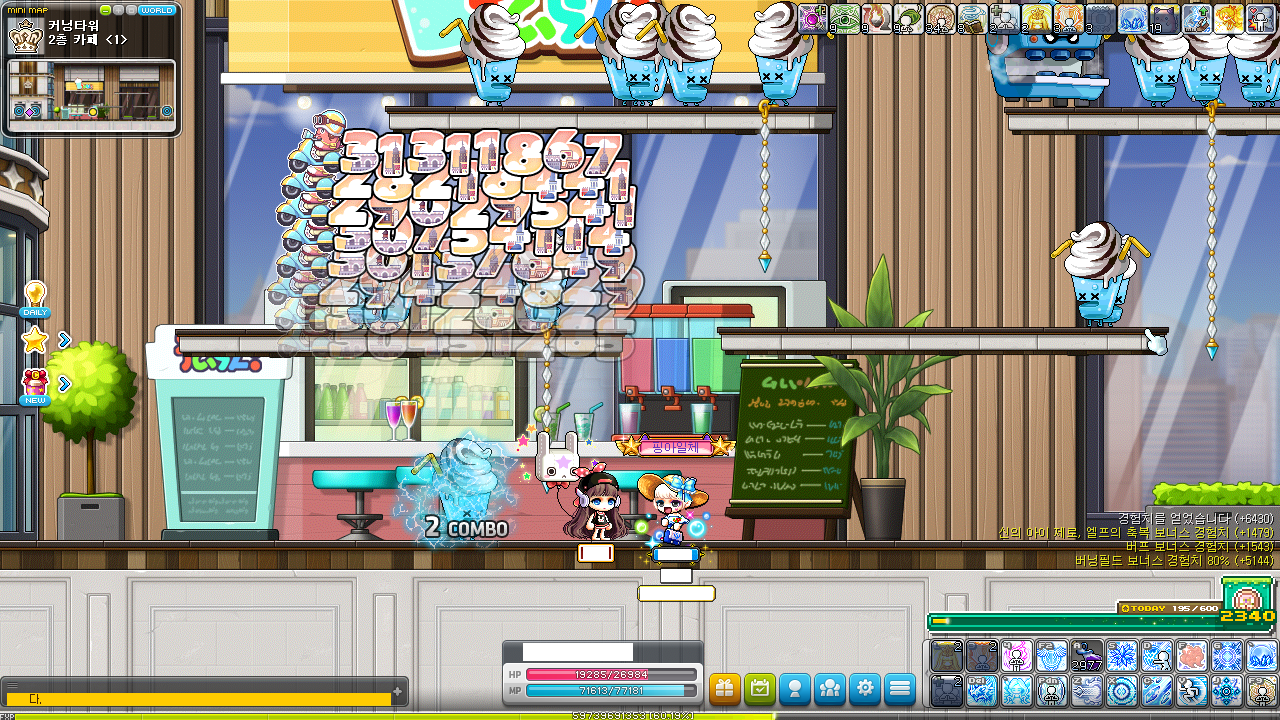Activate the pink brain skill icon
This screenshot has width=1280, height=720.
click(1192, 657)
